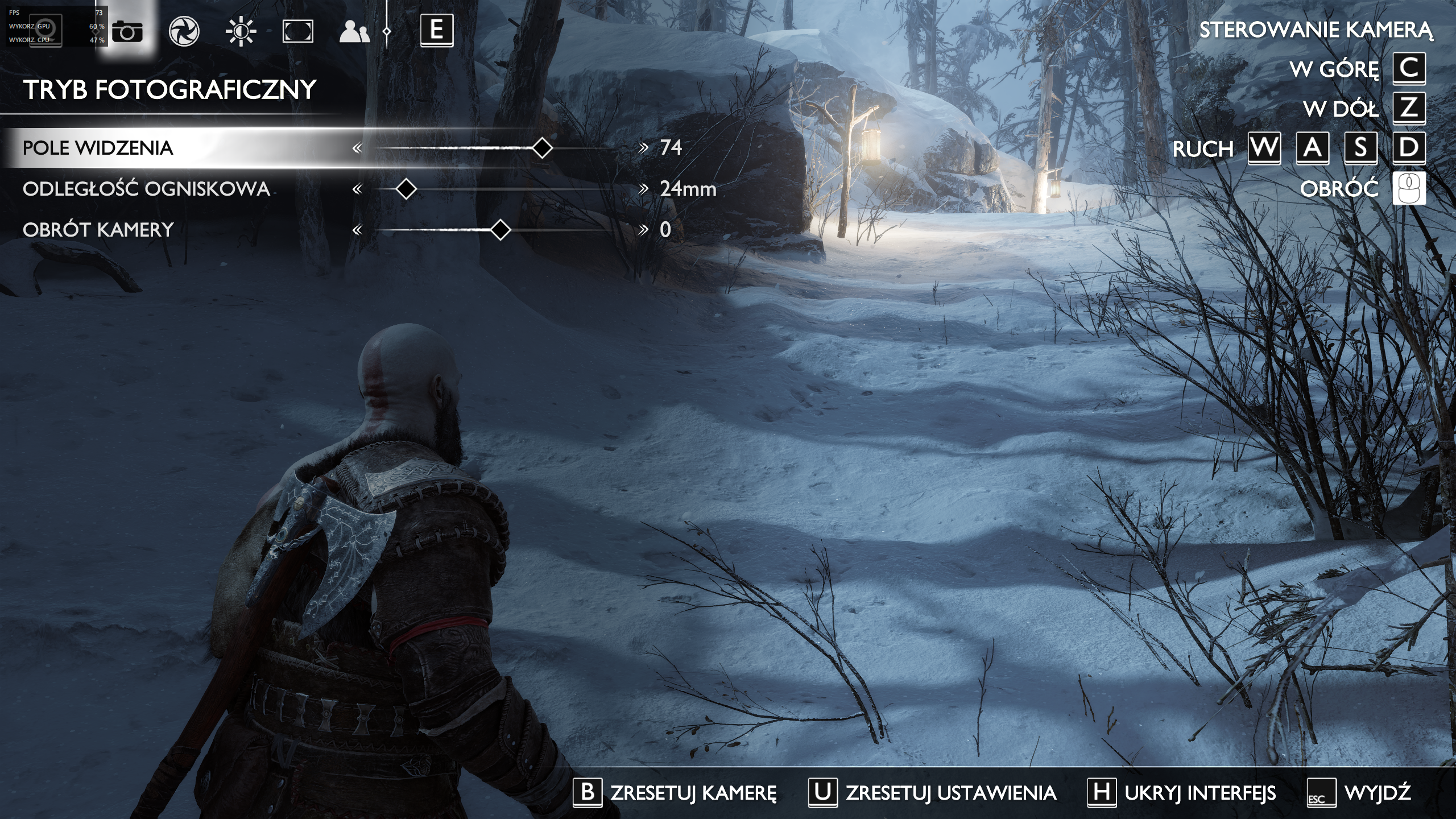Select the camera tab icon

(127, 31)
